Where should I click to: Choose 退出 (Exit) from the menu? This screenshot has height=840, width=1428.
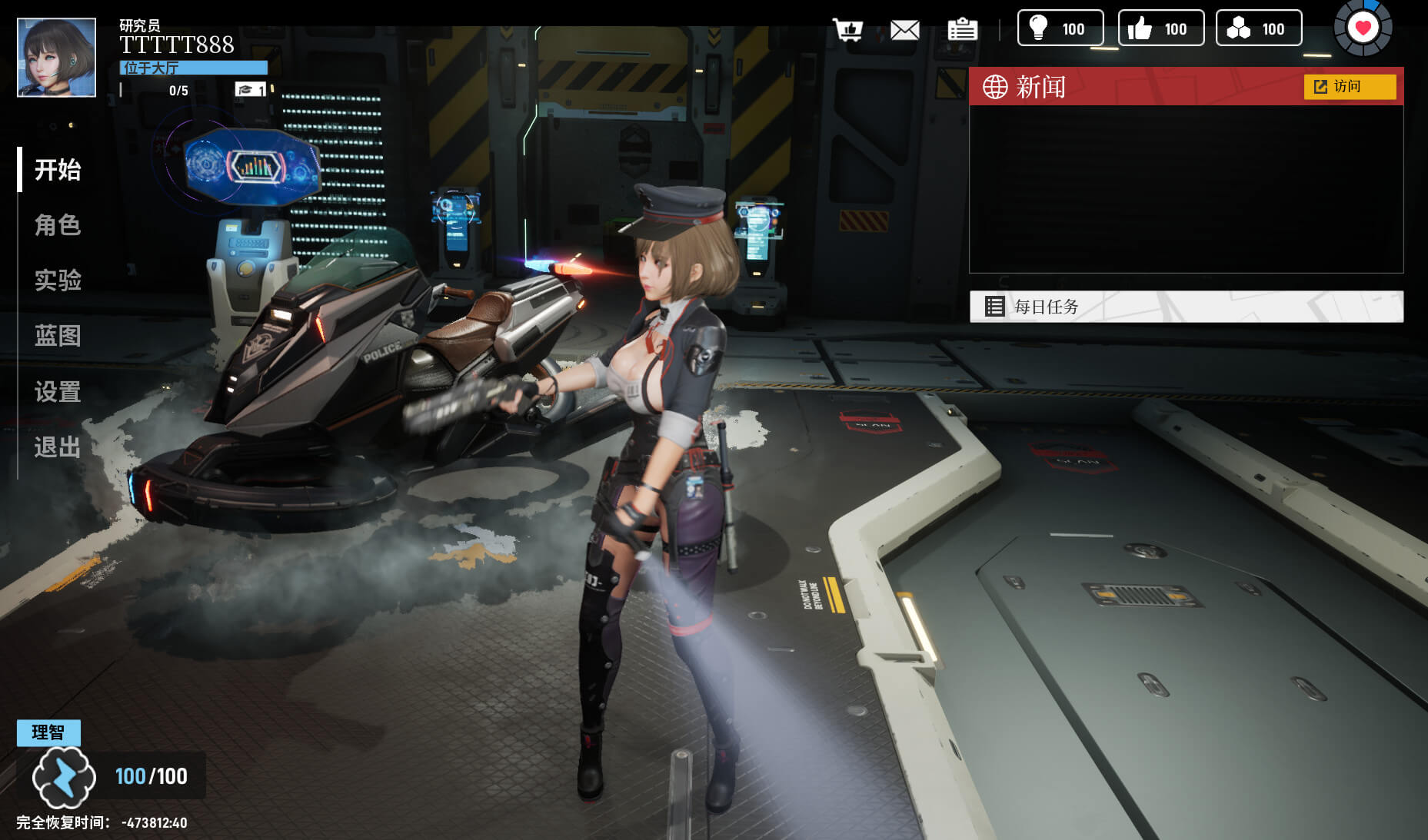click(x=58, y=447)
